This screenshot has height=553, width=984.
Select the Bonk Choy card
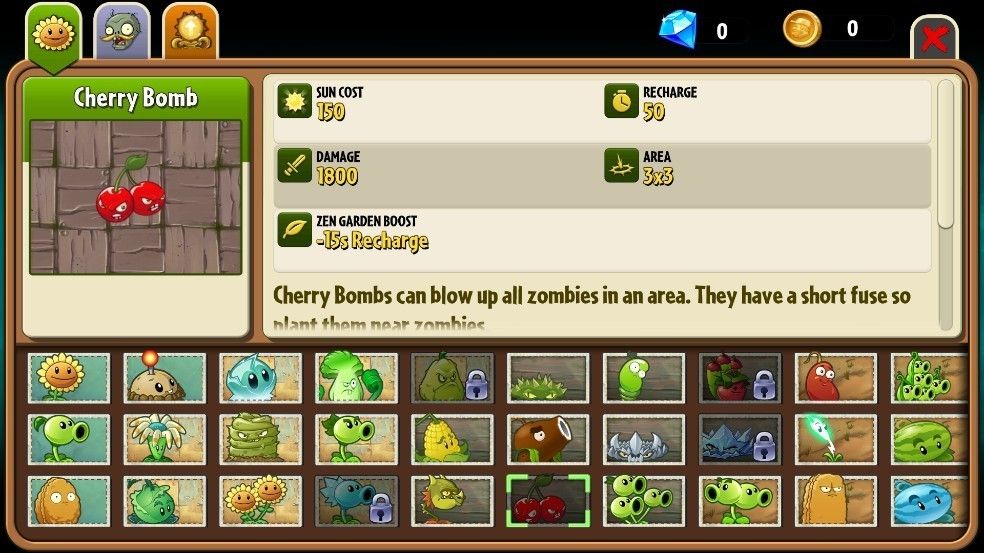(x=356, y=378)
